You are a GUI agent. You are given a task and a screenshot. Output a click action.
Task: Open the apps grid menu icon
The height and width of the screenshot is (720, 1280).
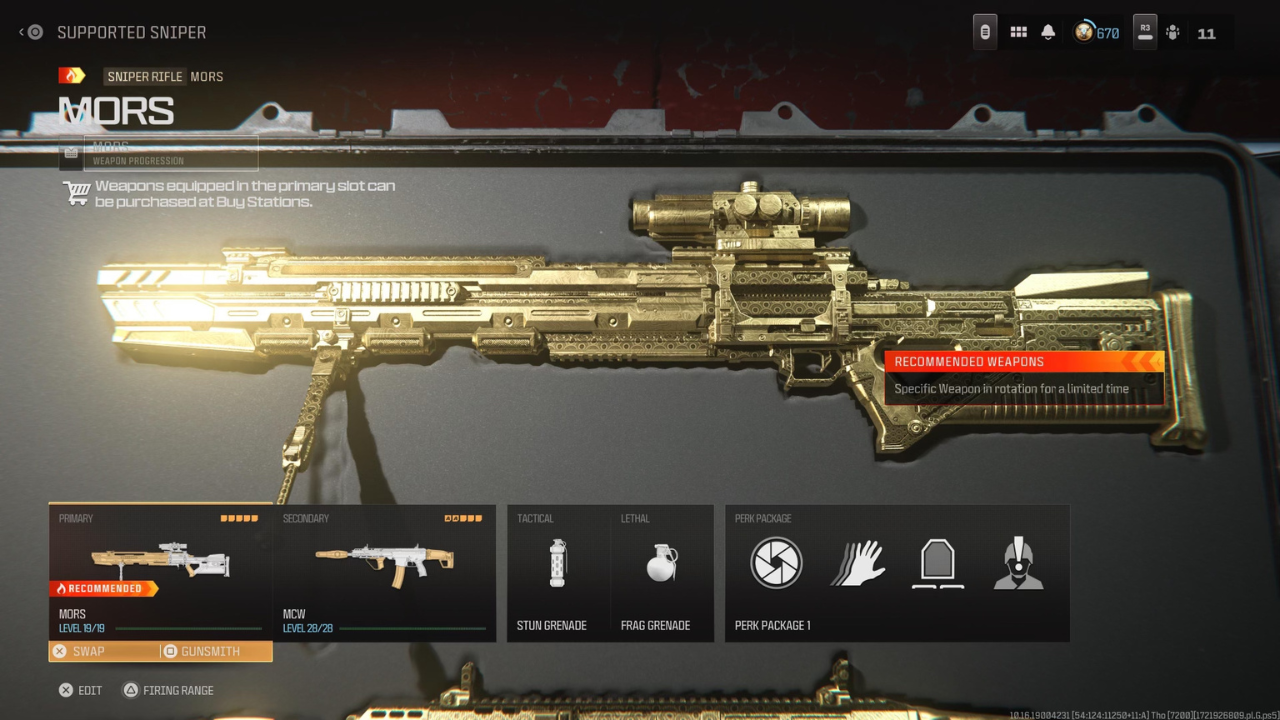pos(1018,31)
